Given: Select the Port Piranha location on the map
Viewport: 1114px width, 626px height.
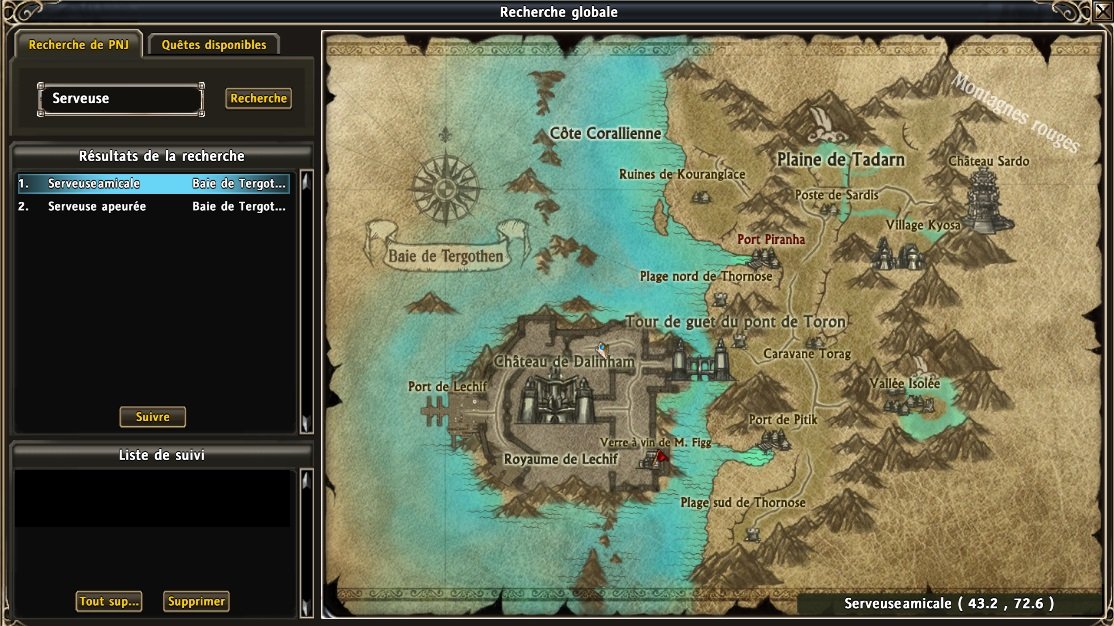Looking at the screenshot, I should click(770, 240).
